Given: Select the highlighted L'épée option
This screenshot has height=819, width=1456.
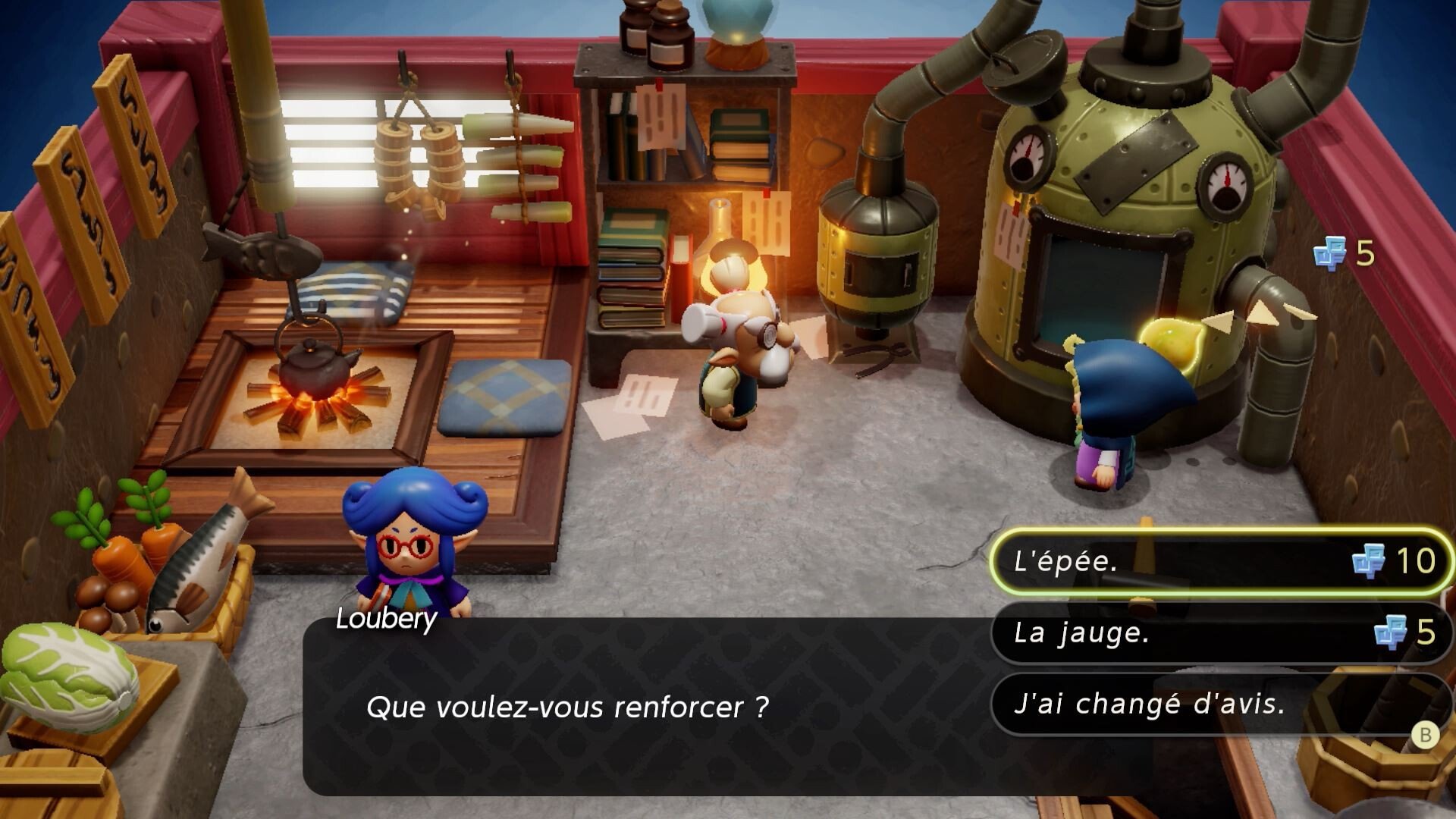Looking at the screenshot, I should [x=1137, y=561].
